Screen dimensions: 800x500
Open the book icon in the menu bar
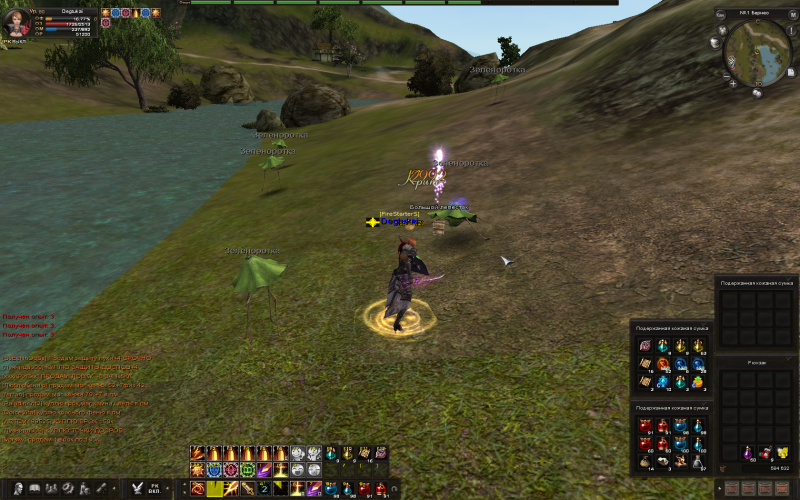(x=35, y=488)
